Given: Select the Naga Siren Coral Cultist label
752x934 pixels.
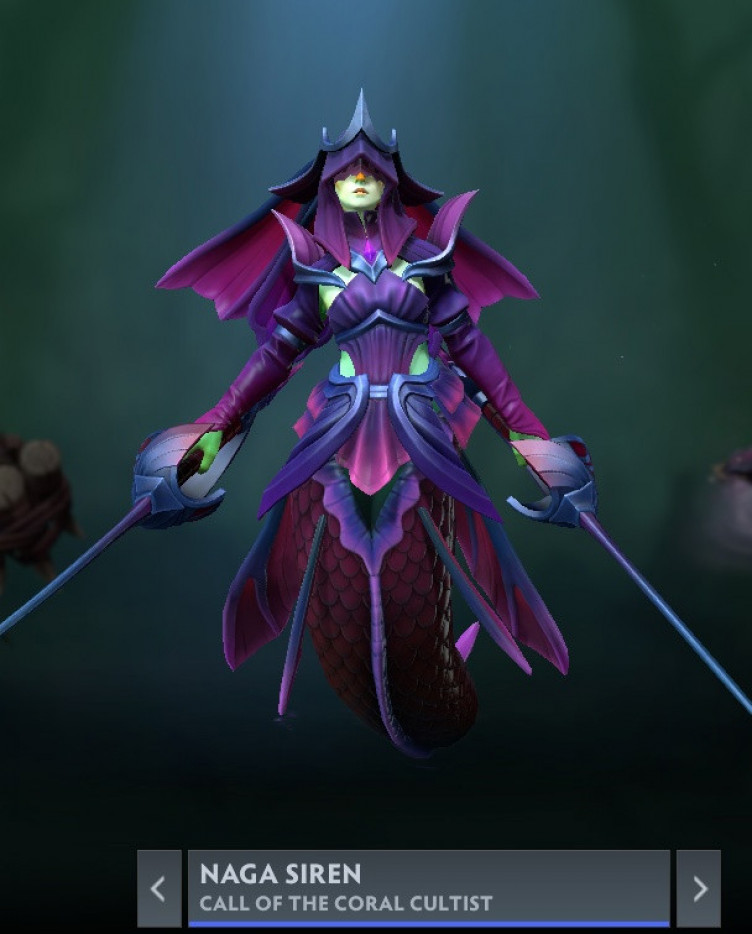Looking at the screenshot, I should pos(428,888).
